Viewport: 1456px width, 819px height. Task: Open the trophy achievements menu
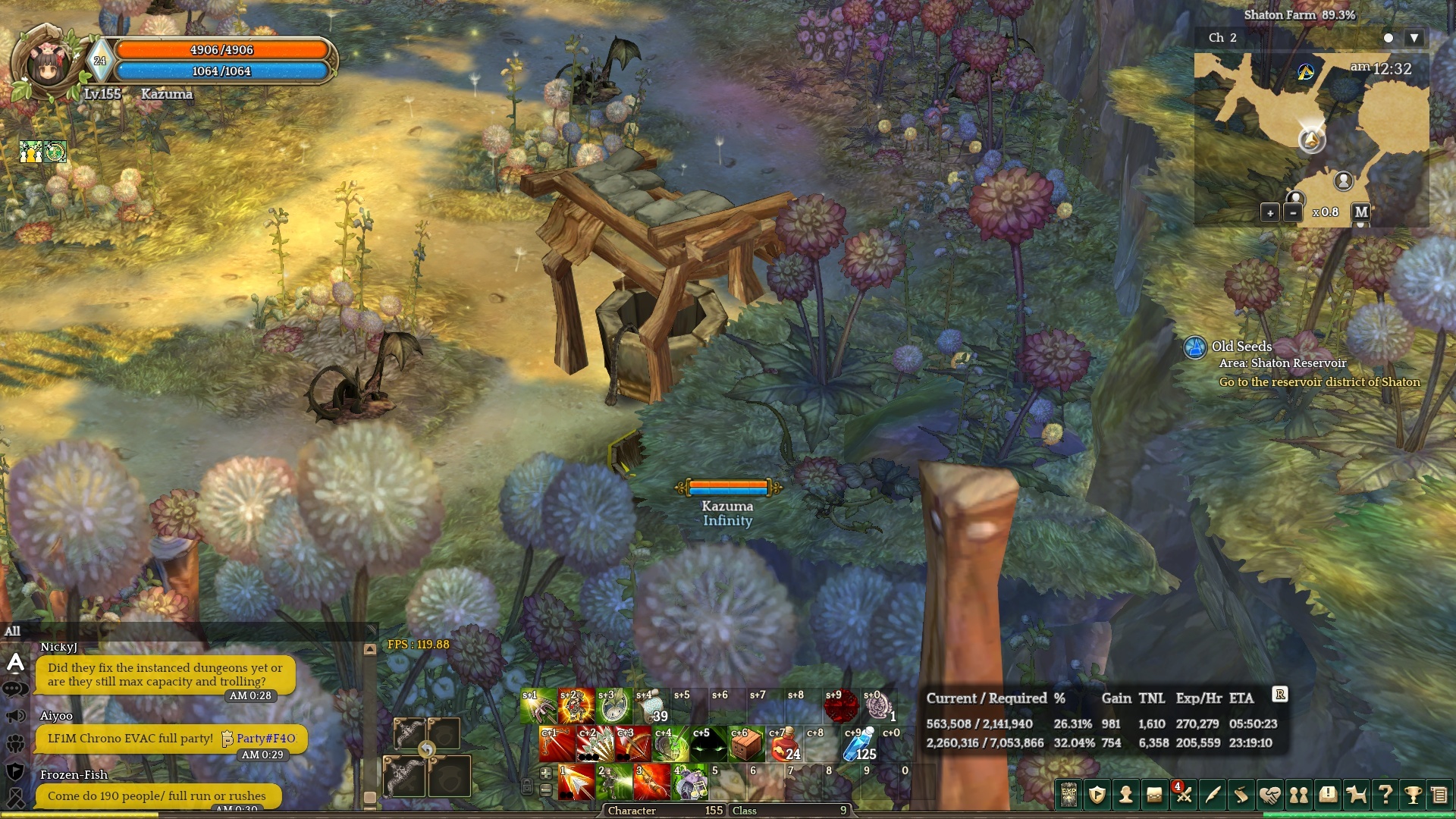pyautogui.click(x=1413, y=795)
